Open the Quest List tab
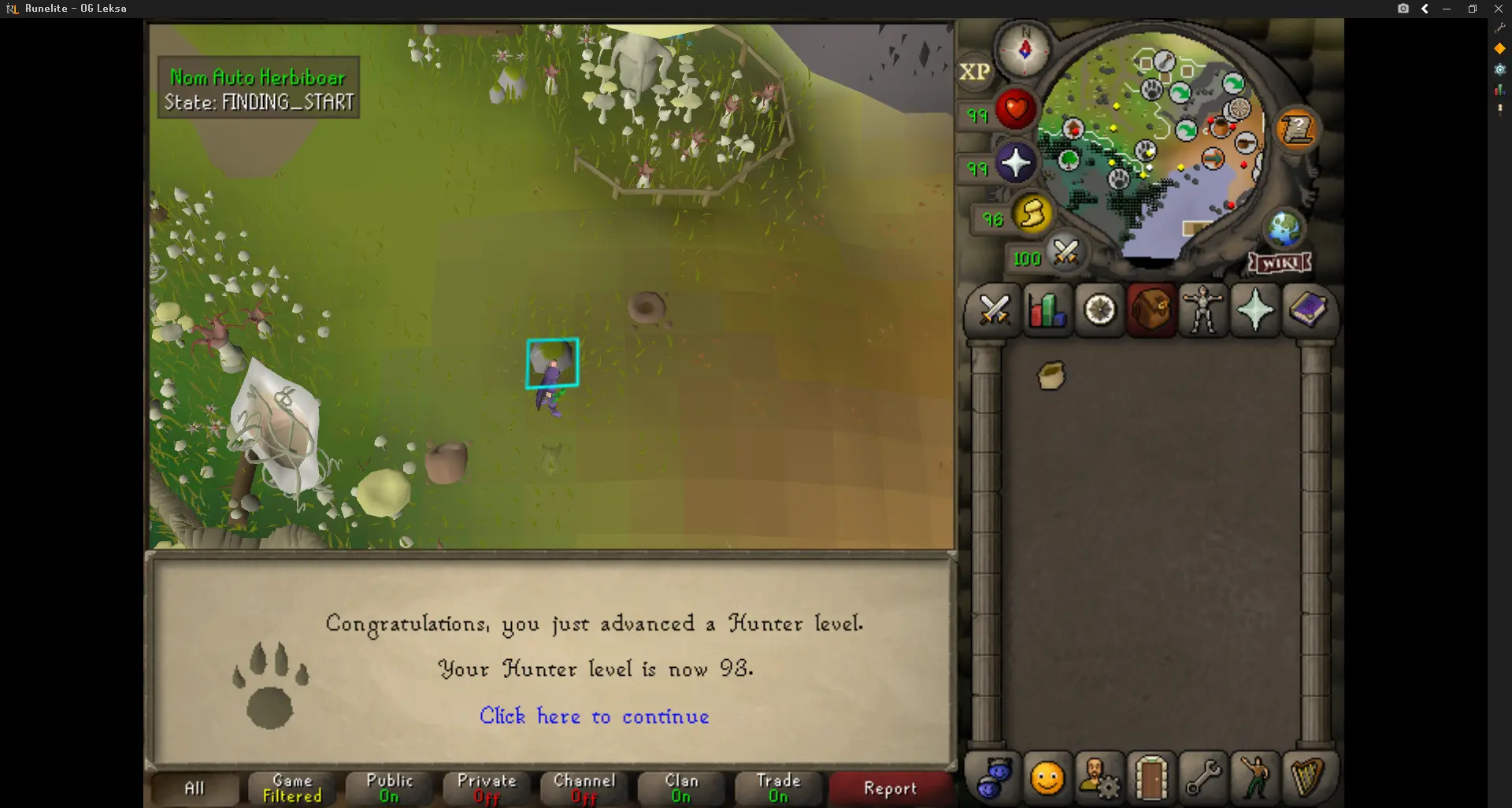 1099,310
